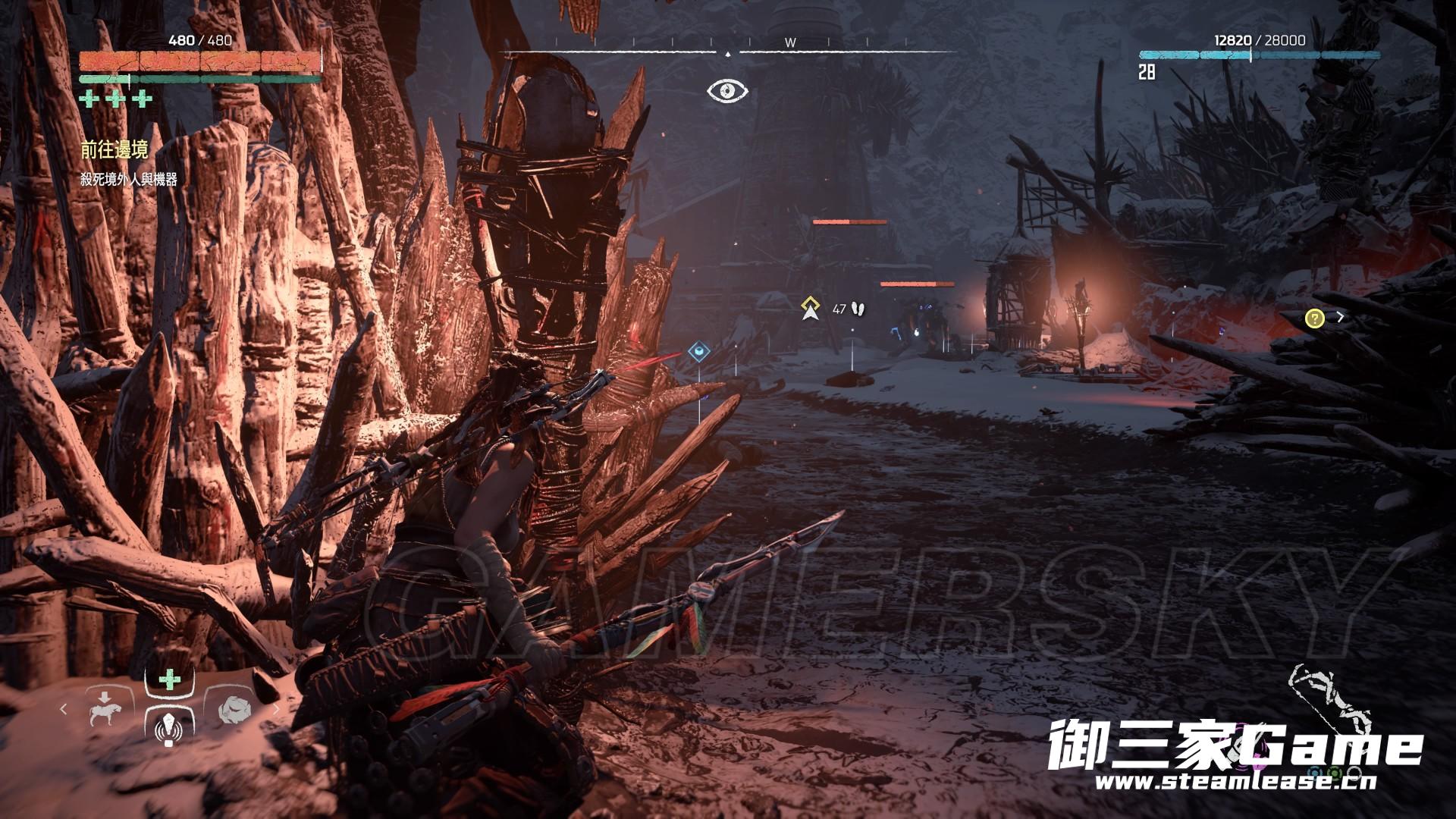The width and height of the screenshot is (1456, 819).
Task: Click the yellow quest waypoint marker
Action: click(x=811, y=309)
